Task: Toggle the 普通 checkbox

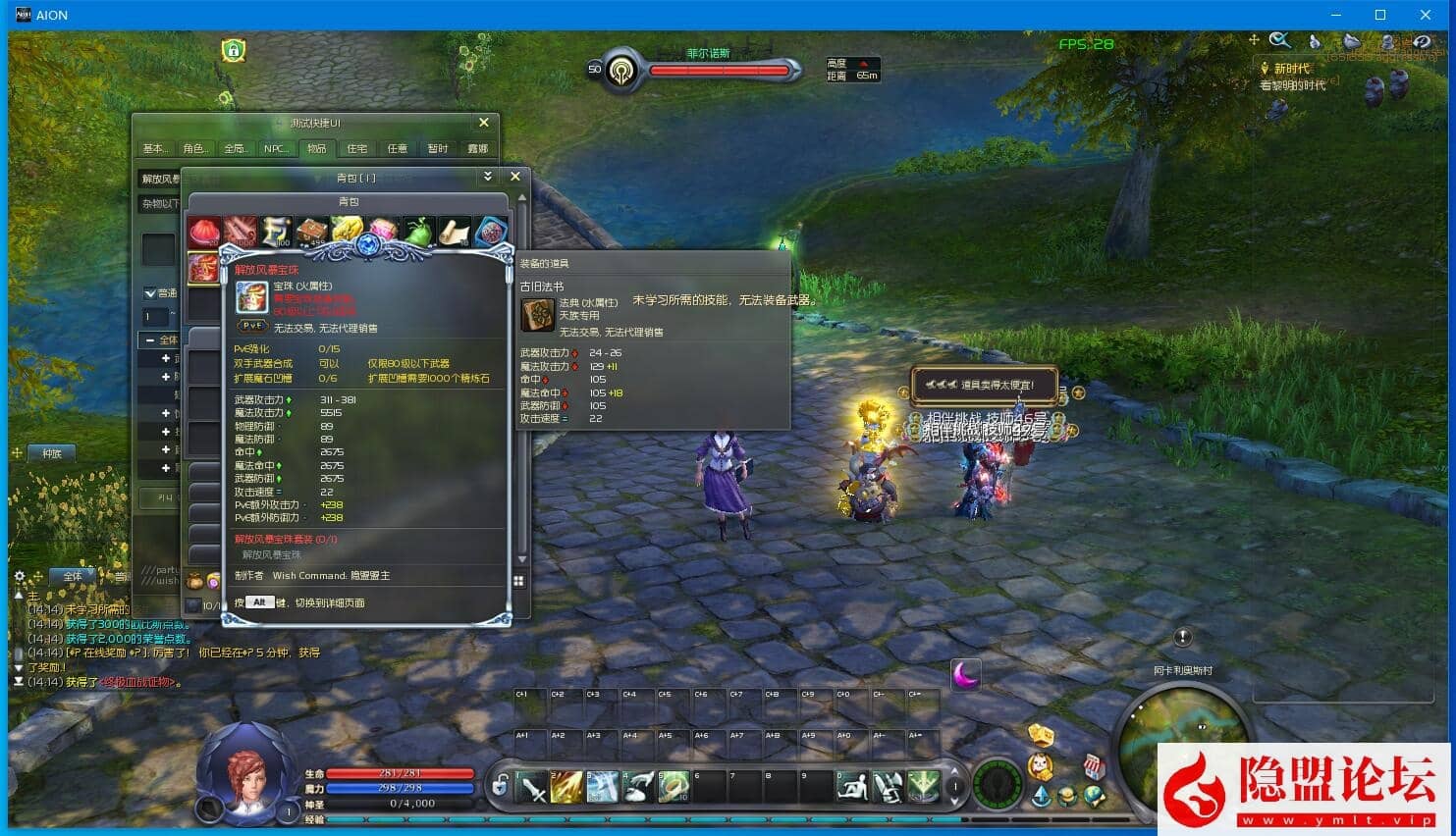Action: (x=150, y=293)
